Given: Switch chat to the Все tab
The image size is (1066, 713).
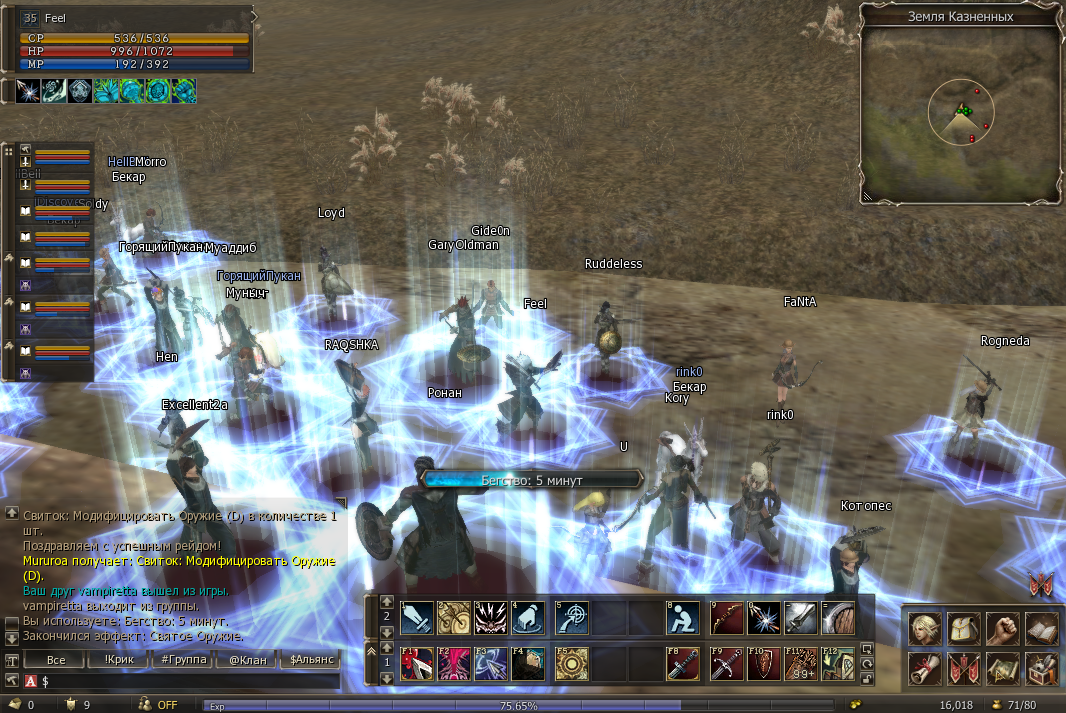Looking at the screenshot, I should coord(56,660).
